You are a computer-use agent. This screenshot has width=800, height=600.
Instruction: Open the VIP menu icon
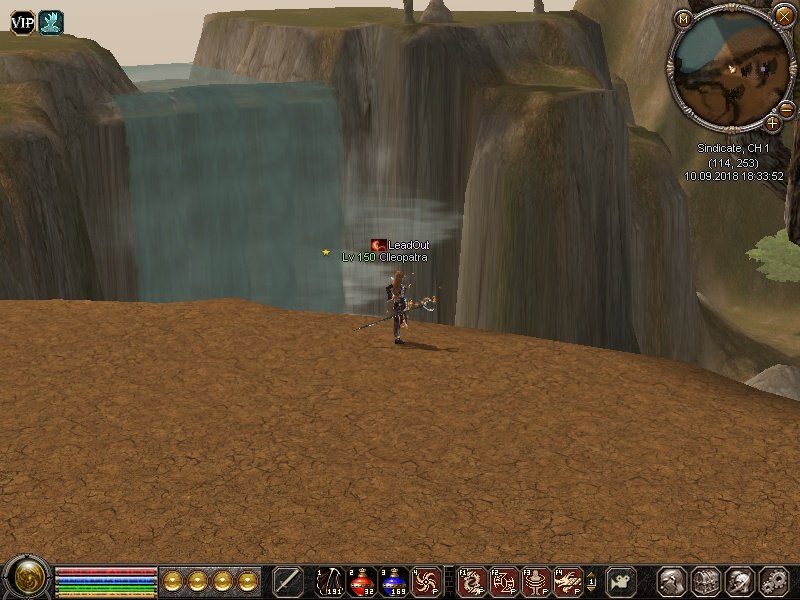(x=22, y=22)
